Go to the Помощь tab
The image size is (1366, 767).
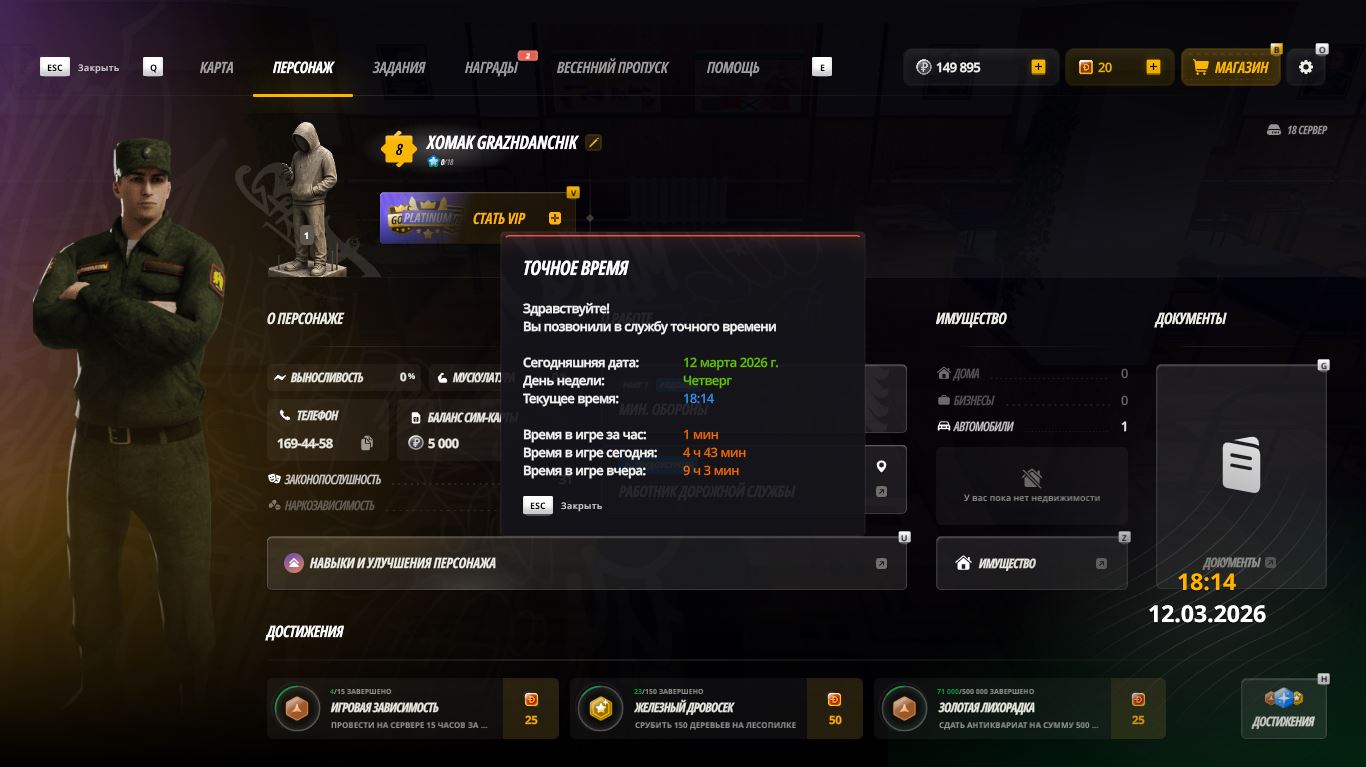pos(732,68)
